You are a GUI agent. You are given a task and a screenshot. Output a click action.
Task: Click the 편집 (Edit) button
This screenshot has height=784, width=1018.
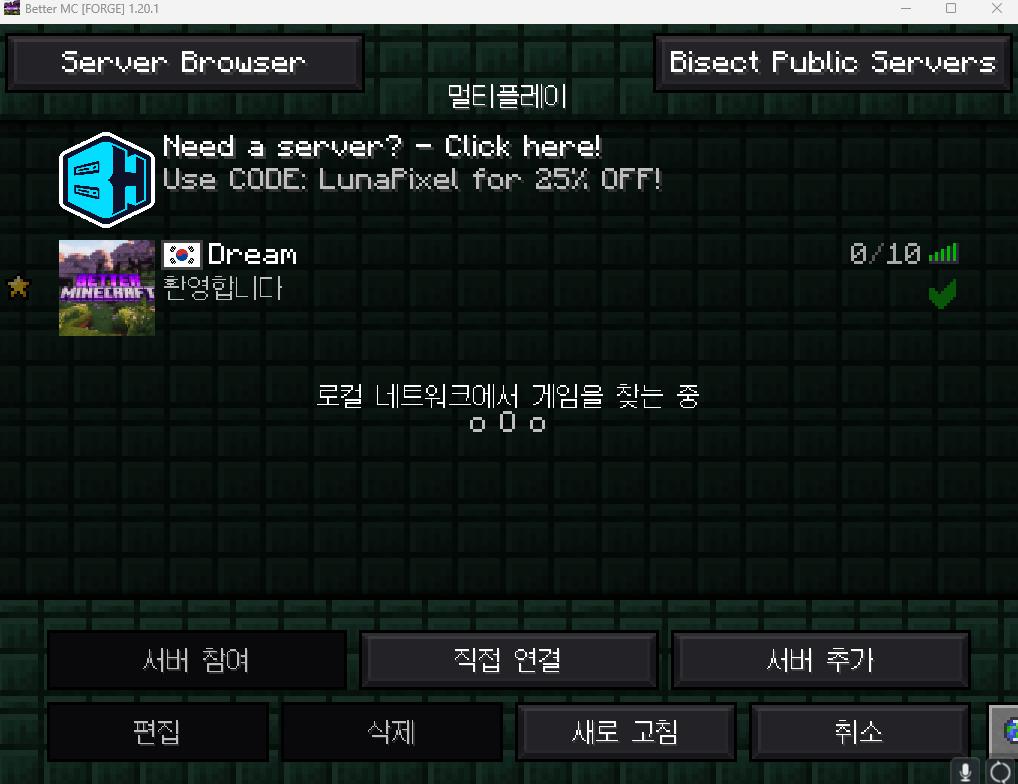(x=157, y=732)
